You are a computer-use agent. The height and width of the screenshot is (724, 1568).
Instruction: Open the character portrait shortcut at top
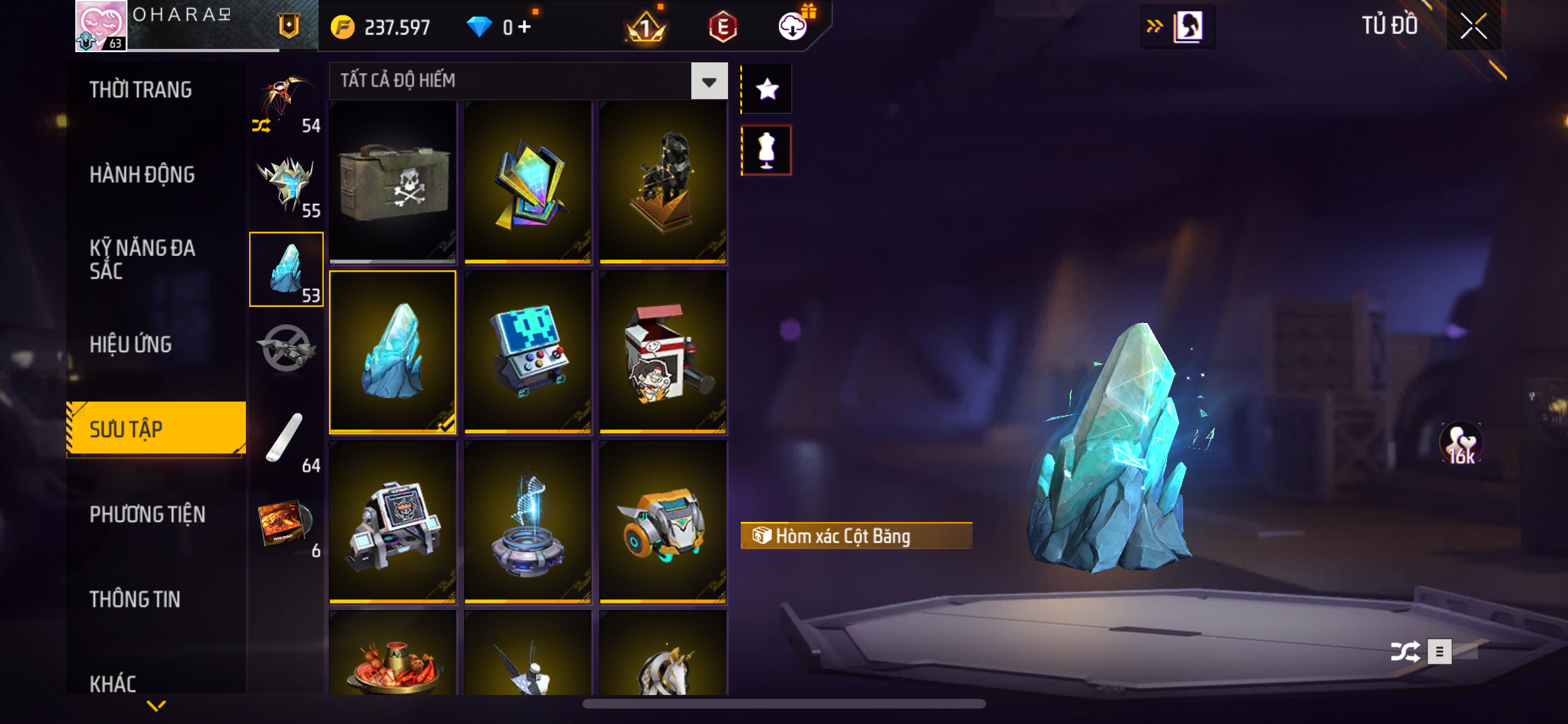click(1188, 27)
